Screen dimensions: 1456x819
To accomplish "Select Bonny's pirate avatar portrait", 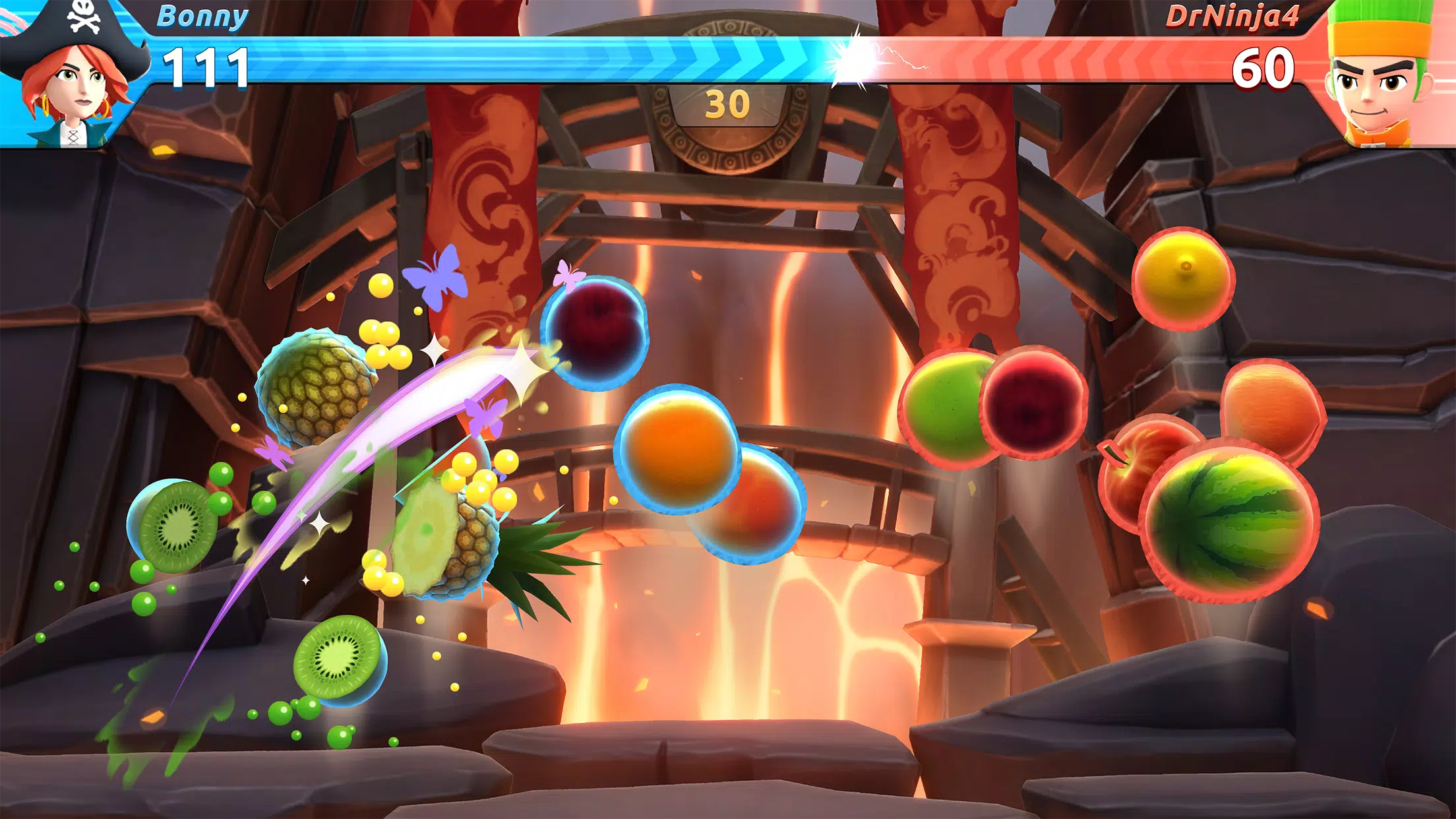I will [x=69, y=73].
